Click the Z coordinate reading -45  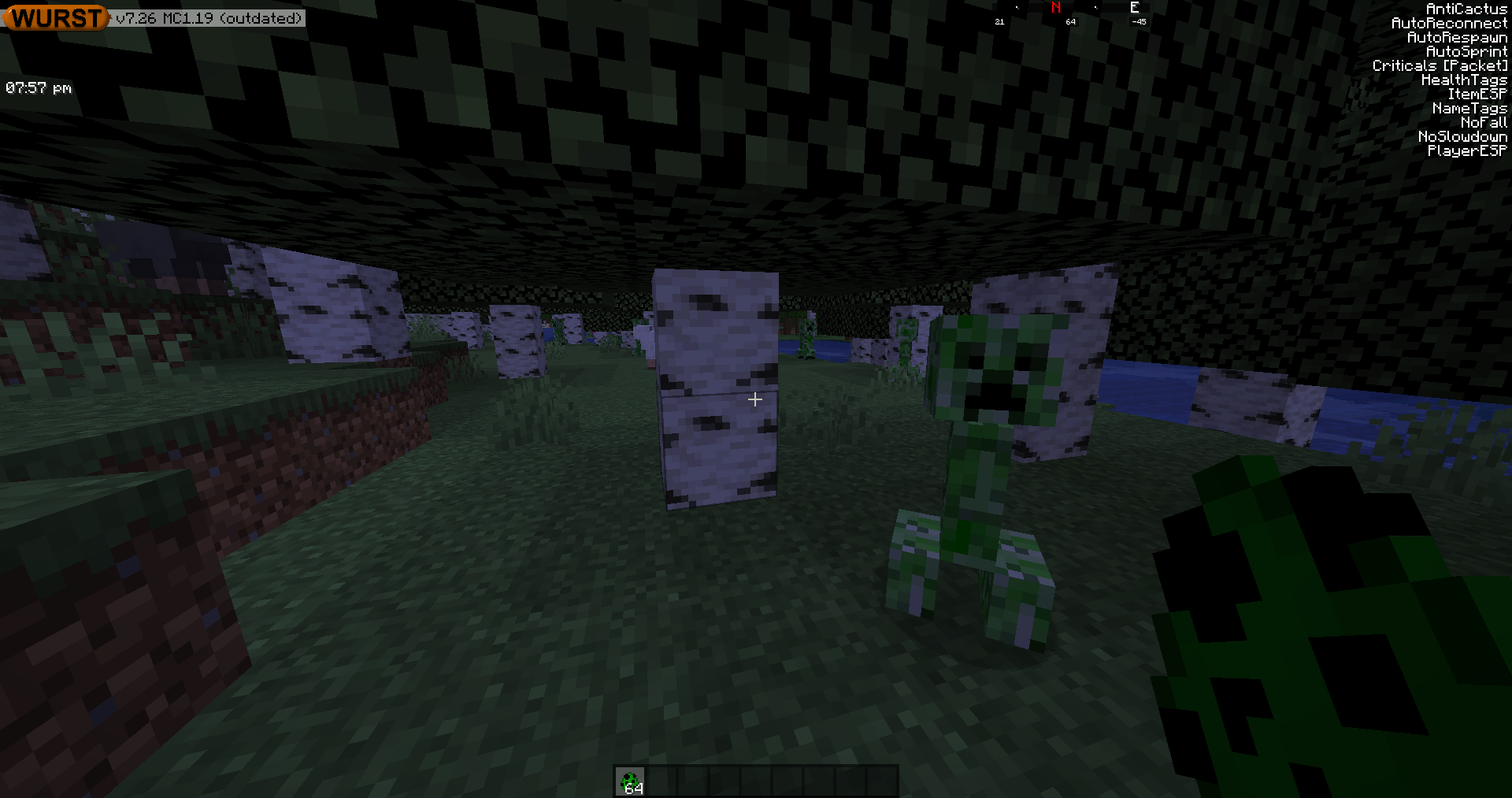[x=1139, y=21]
